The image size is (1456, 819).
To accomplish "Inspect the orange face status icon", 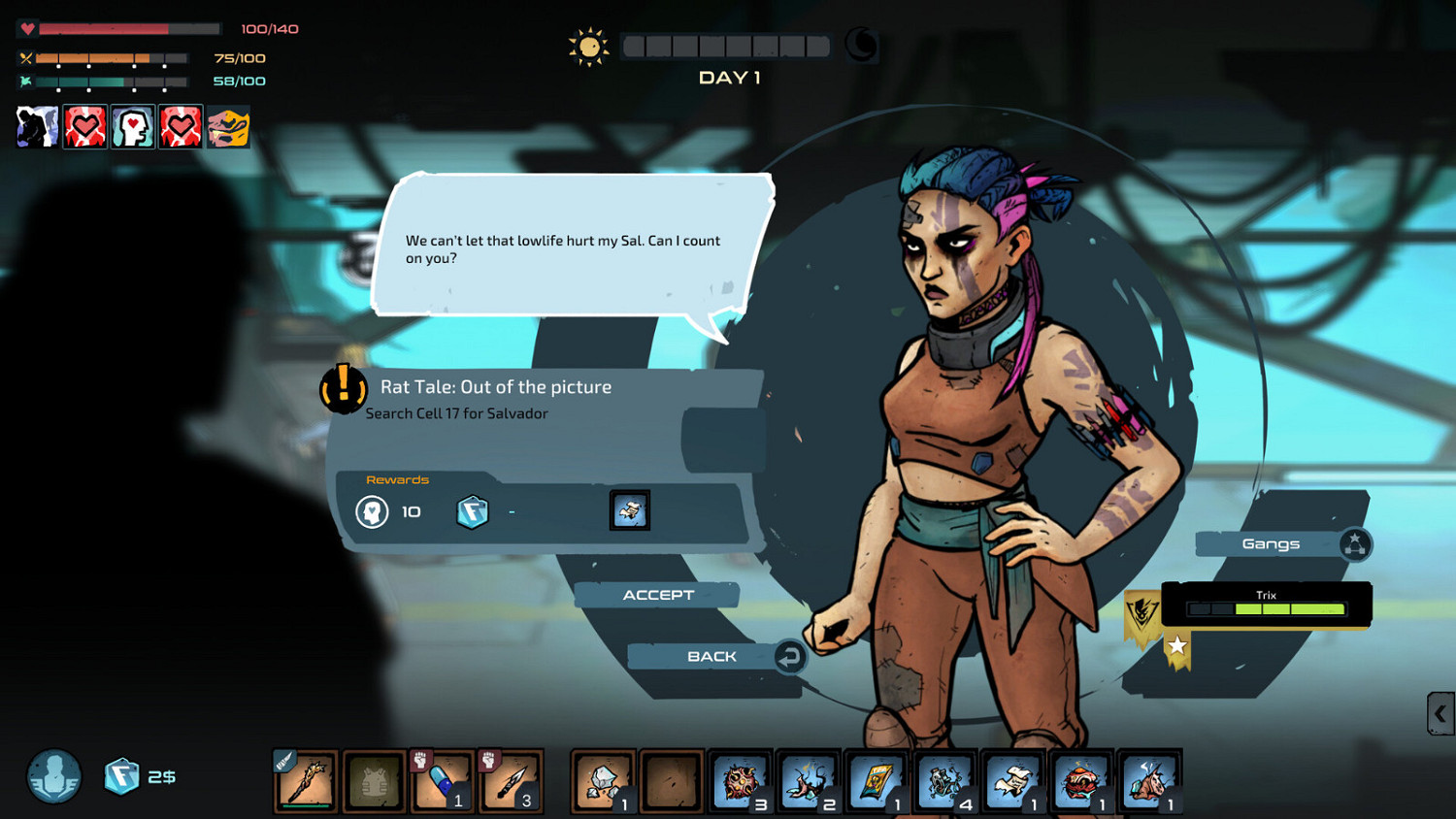I will [228, 127].
